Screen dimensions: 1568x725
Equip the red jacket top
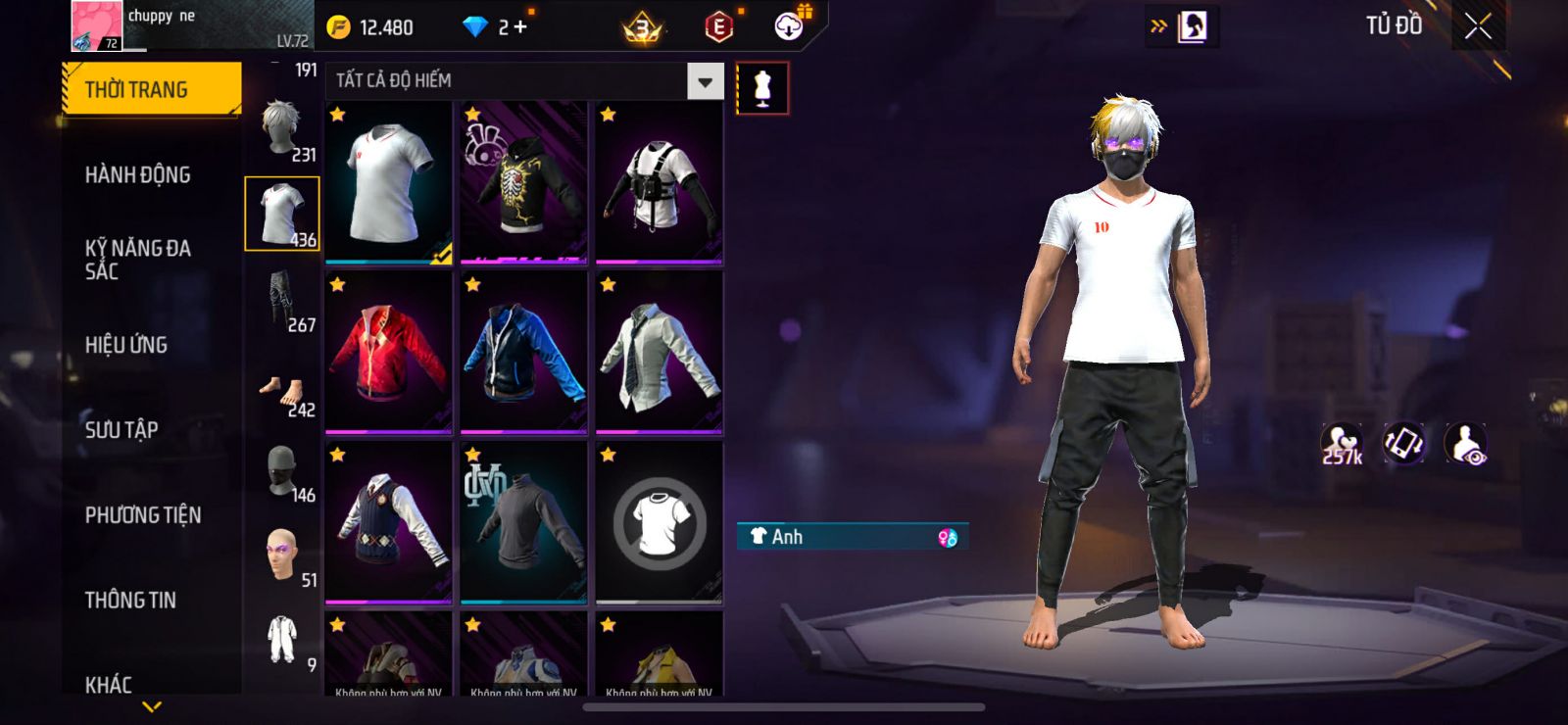(389, 352)
